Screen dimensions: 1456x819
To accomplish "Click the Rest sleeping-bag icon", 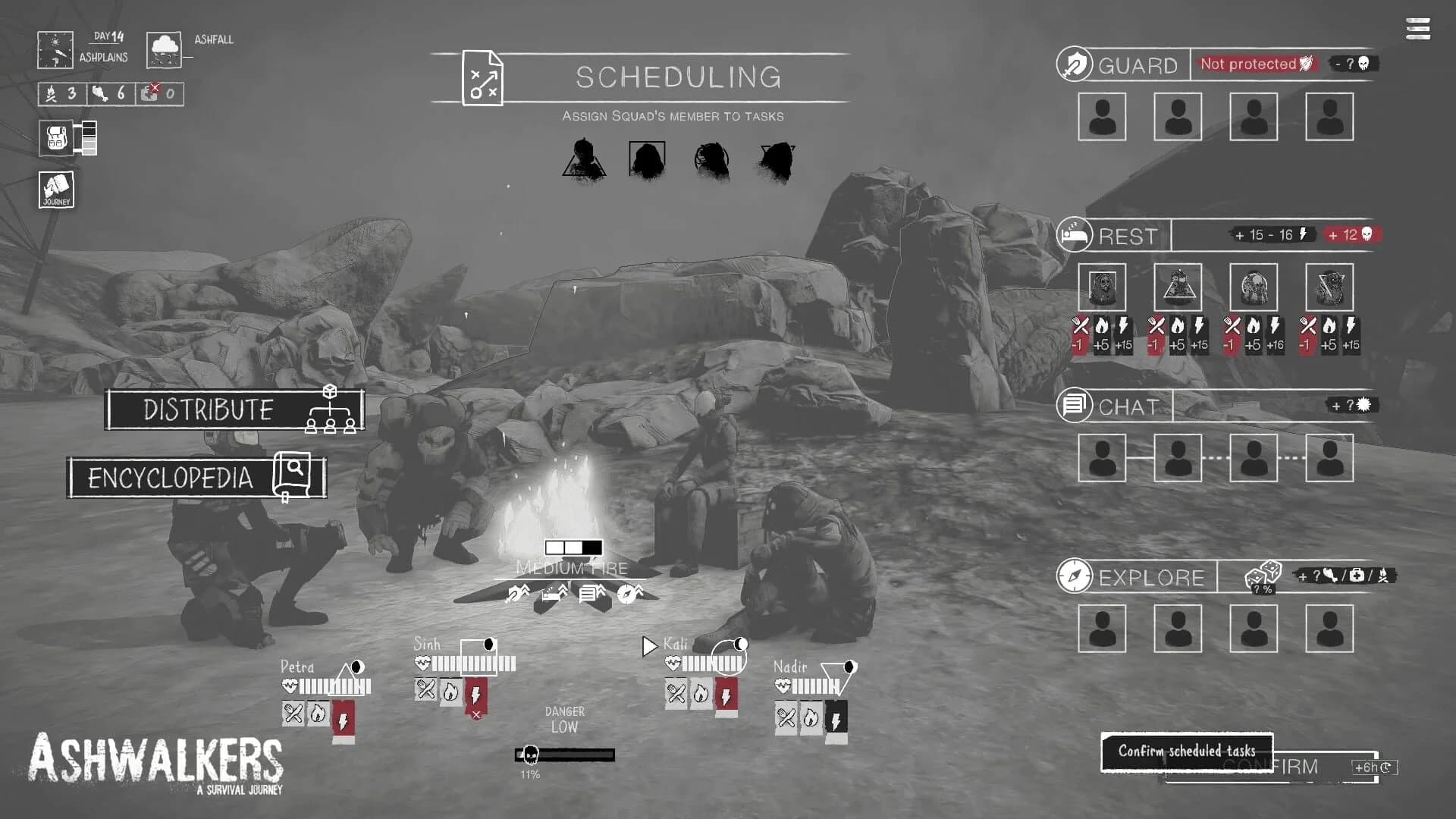I will coord(1073,234).
